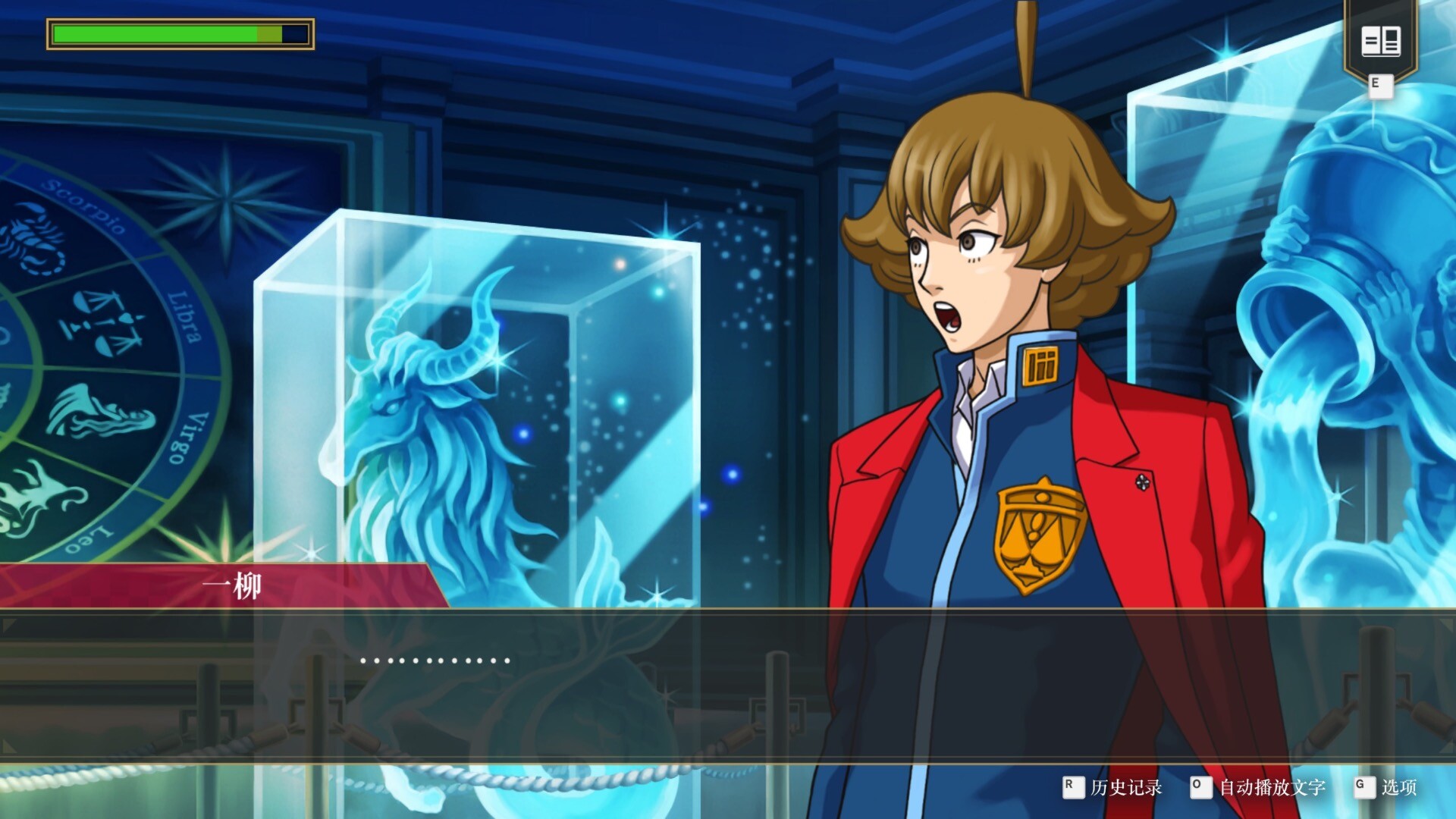Toggle 自动播放文字 auto-play text
Viewport: 1456px width, 819px height.
click(x=1271, y=788)
